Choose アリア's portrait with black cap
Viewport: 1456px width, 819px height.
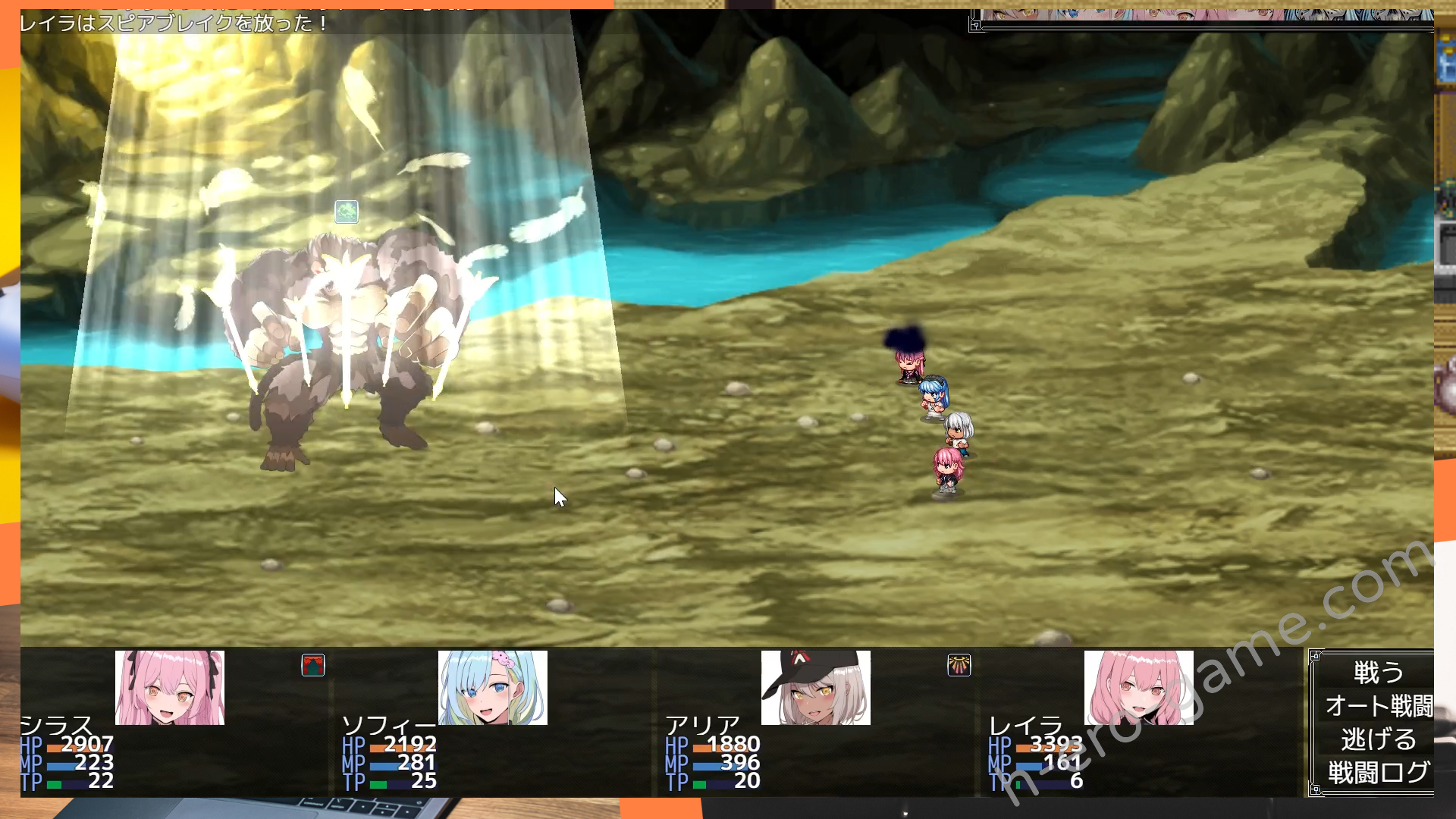[x=816, y=688]
